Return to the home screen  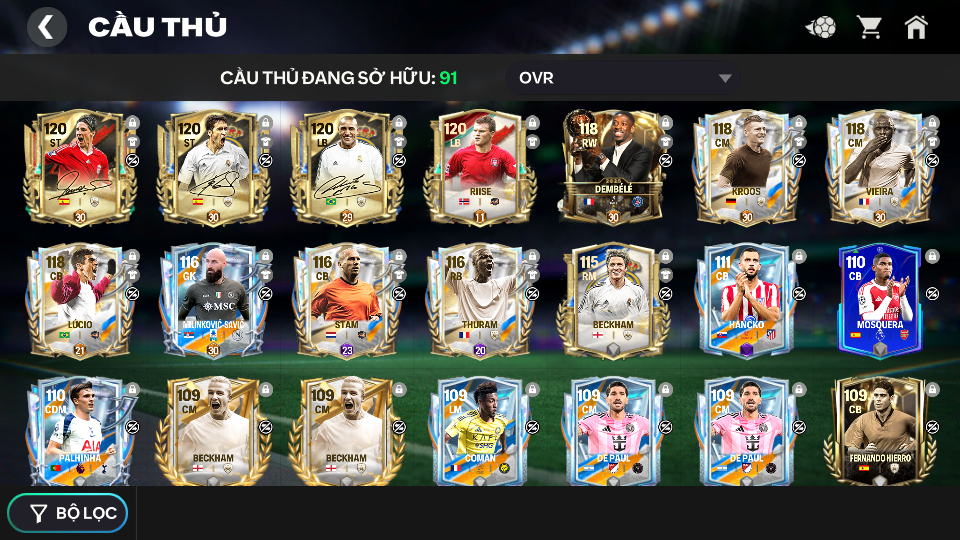916,27
